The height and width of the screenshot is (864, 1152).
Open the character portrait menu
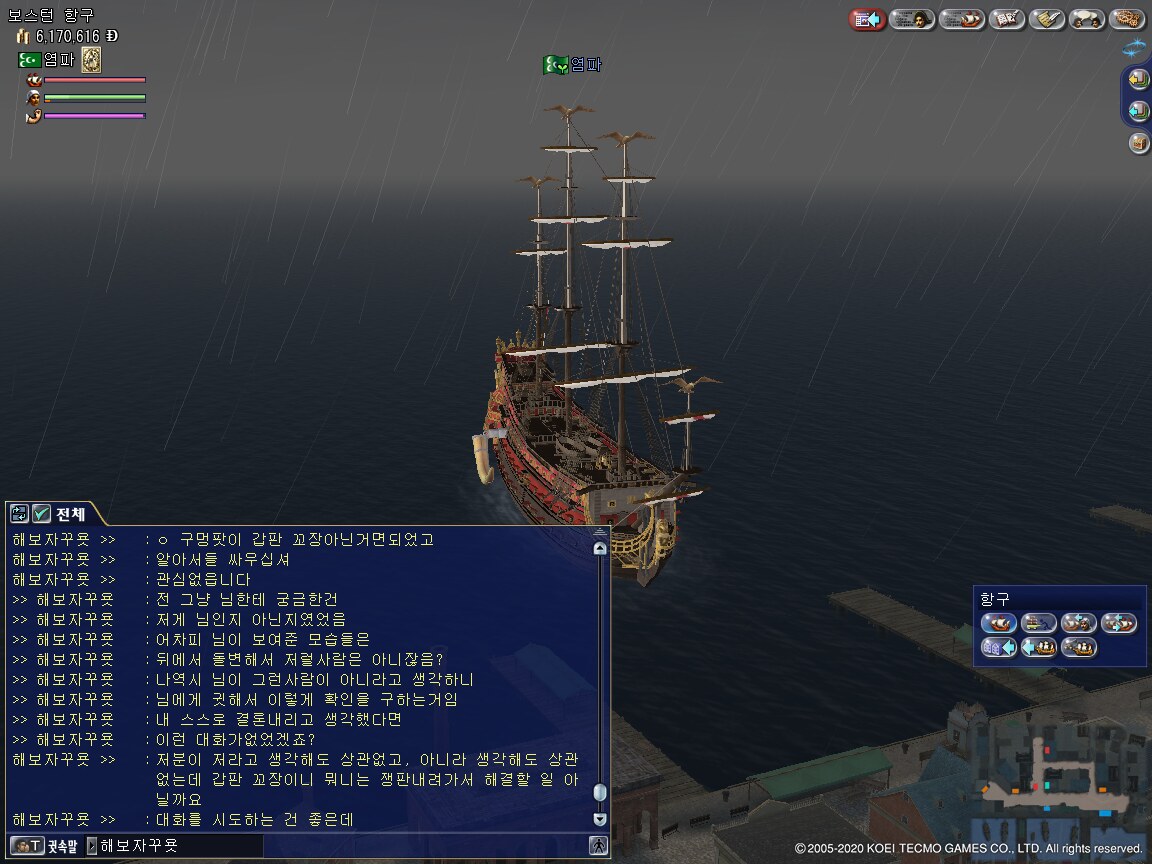coord(912,19)
